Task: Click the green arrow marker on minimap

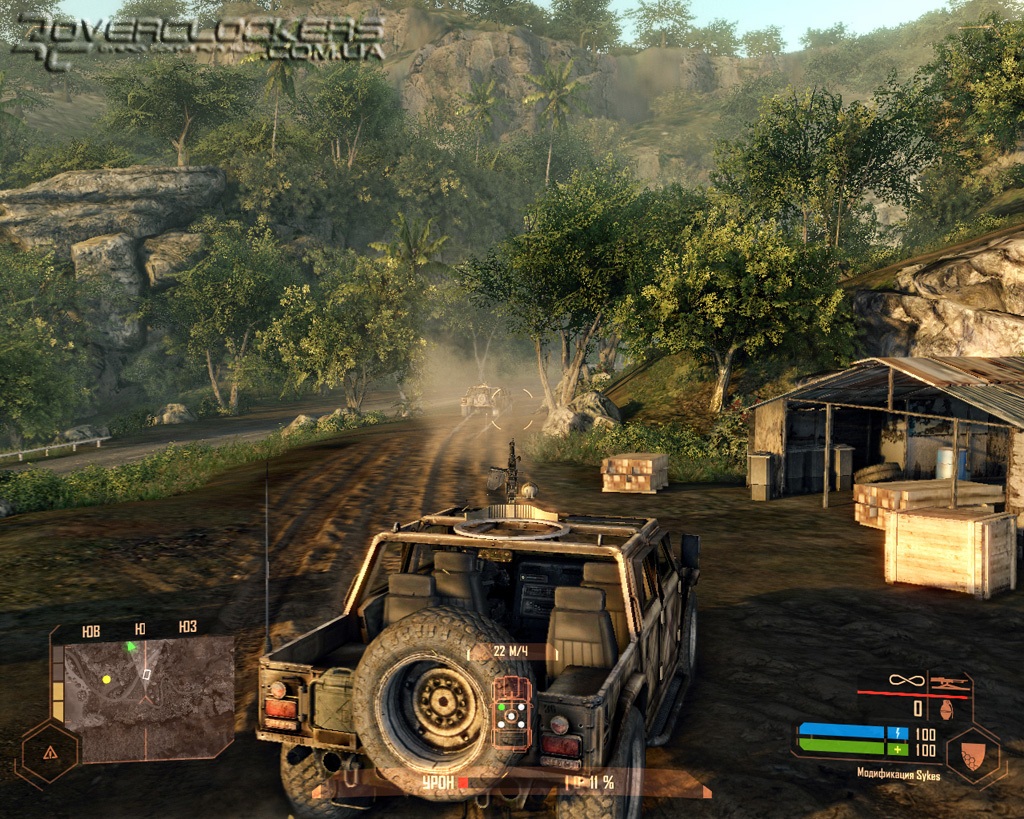Action: [x=130, y=647]
